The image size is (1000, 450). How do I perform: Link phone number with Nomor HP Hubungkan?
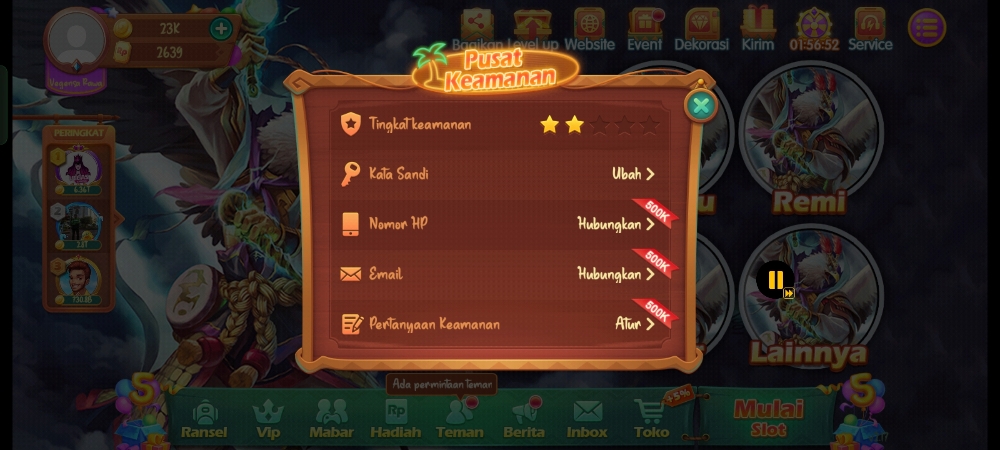pos(616,224)
